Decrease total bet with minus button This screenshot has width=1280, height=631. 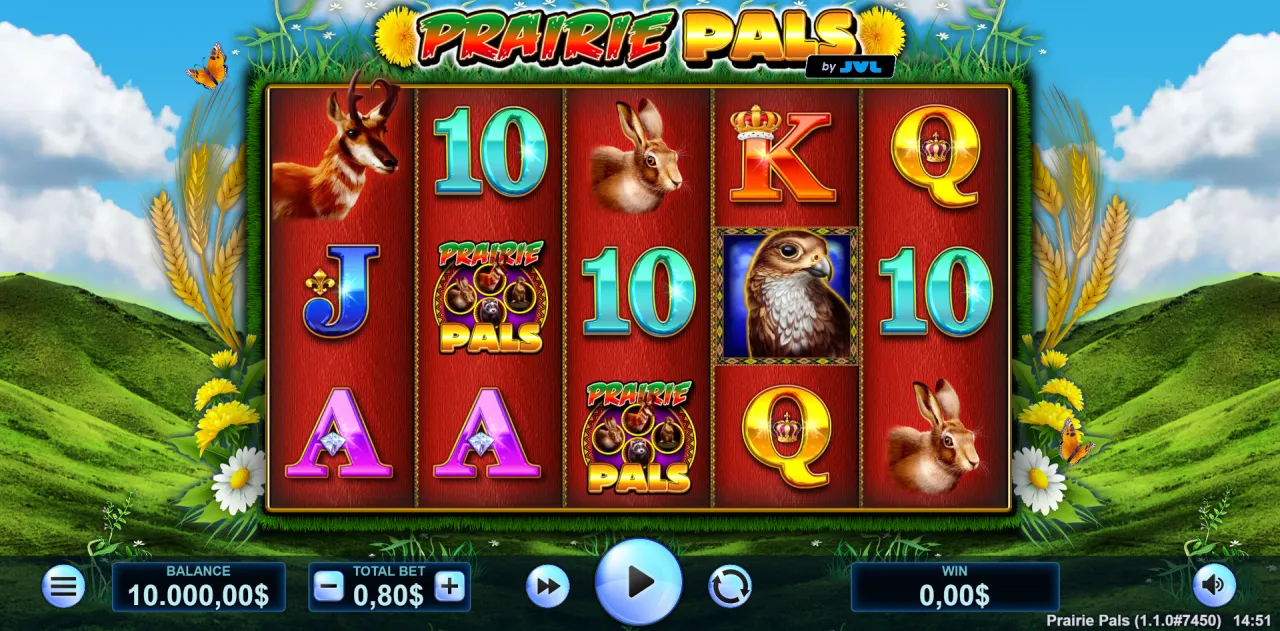point(328,587)
